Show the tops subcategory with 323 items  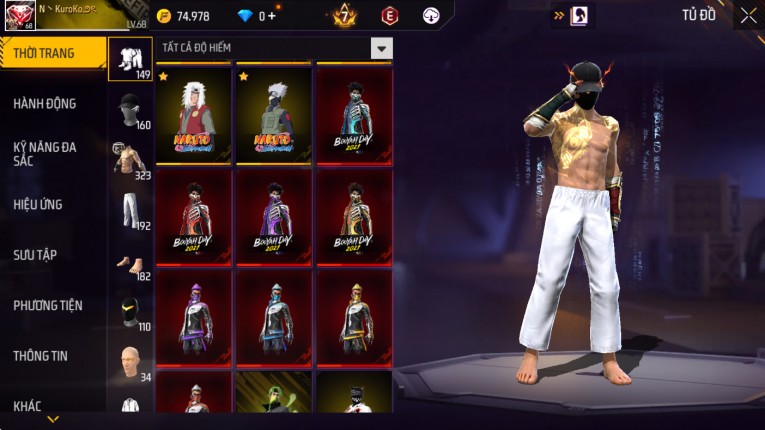coord(130,162)
